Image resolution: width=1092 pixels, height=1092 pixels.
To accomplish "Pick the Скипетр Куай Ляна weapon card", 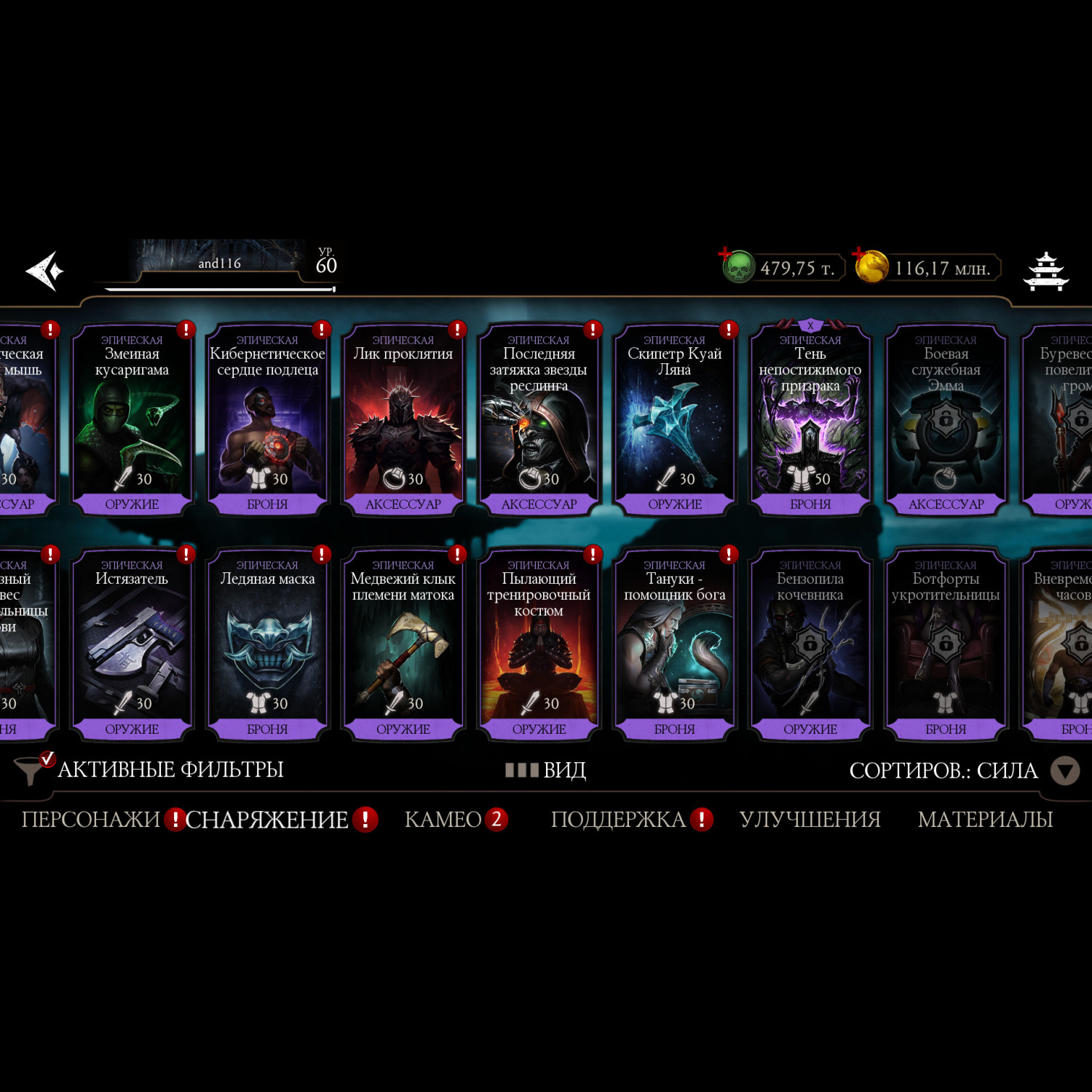I will click(675, 420).
